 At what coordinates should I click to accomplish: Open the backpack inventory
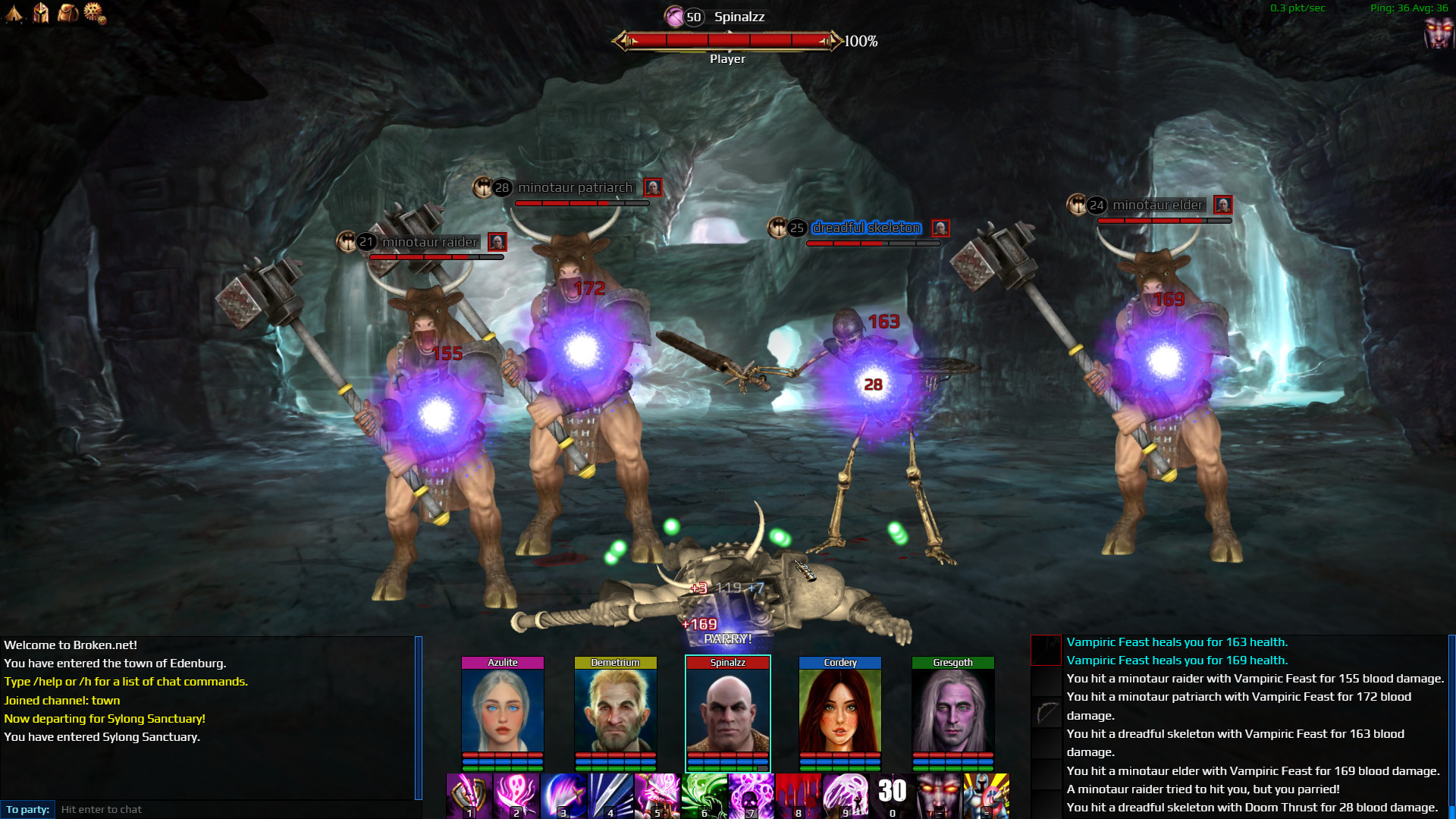click(x=67, y=12)
